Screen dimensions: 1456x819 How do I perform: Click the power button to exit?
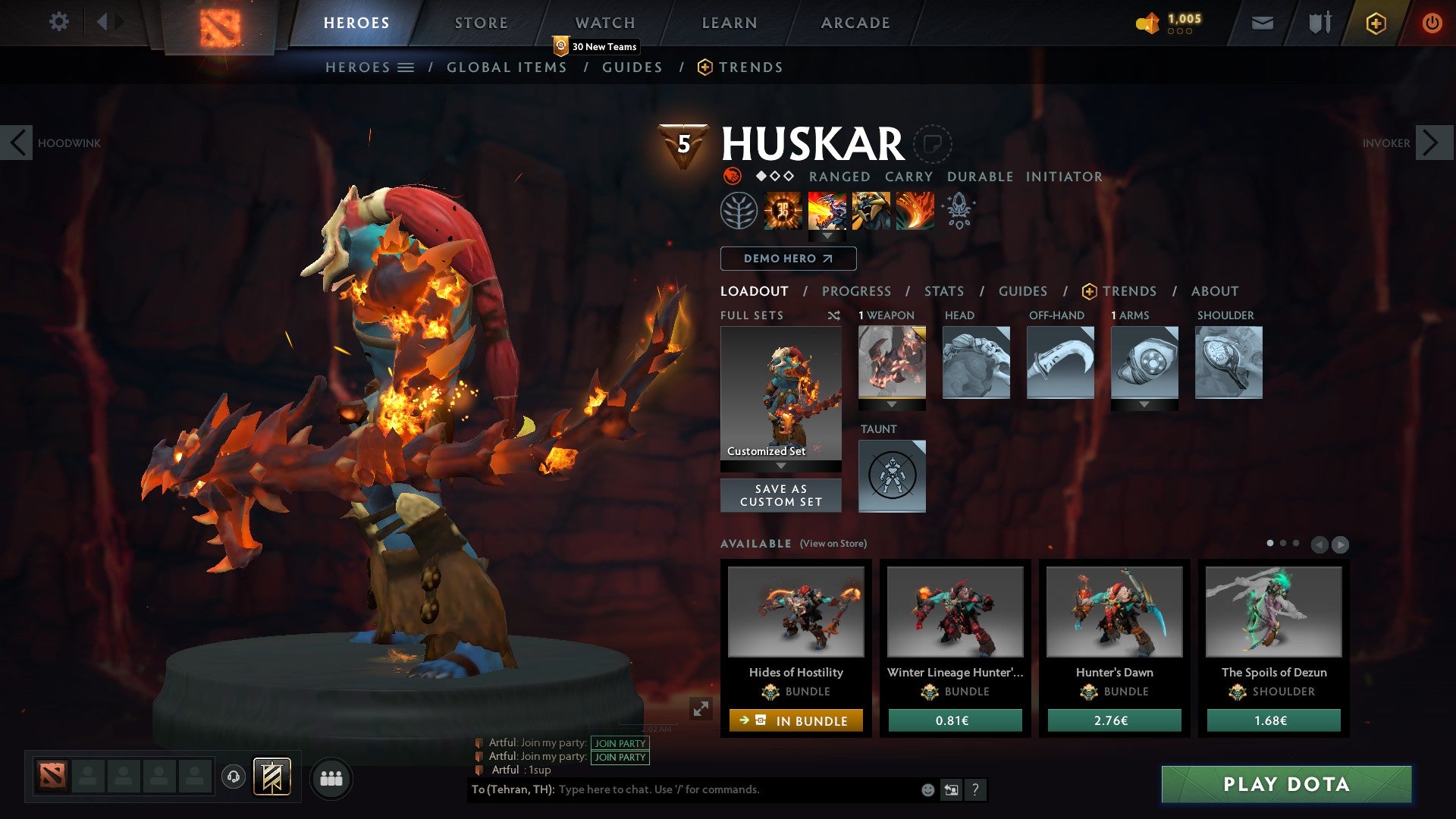point(1432,24)
